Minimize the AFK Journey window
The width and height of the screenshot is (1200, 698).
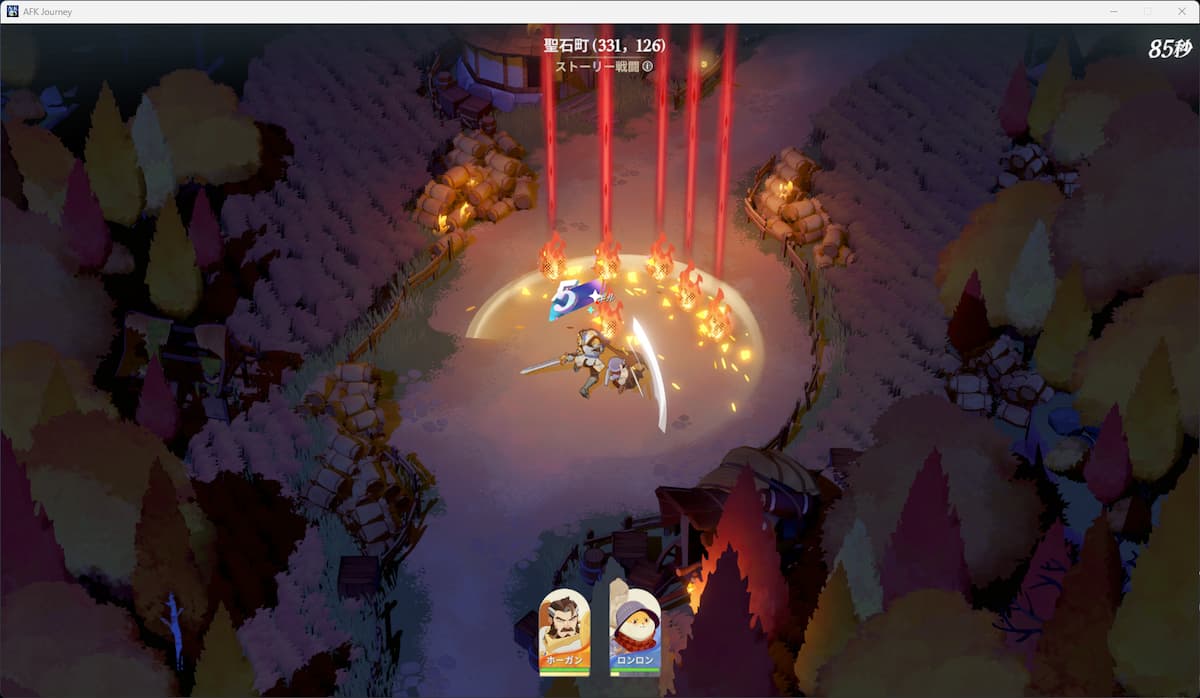pos(1114,11)
